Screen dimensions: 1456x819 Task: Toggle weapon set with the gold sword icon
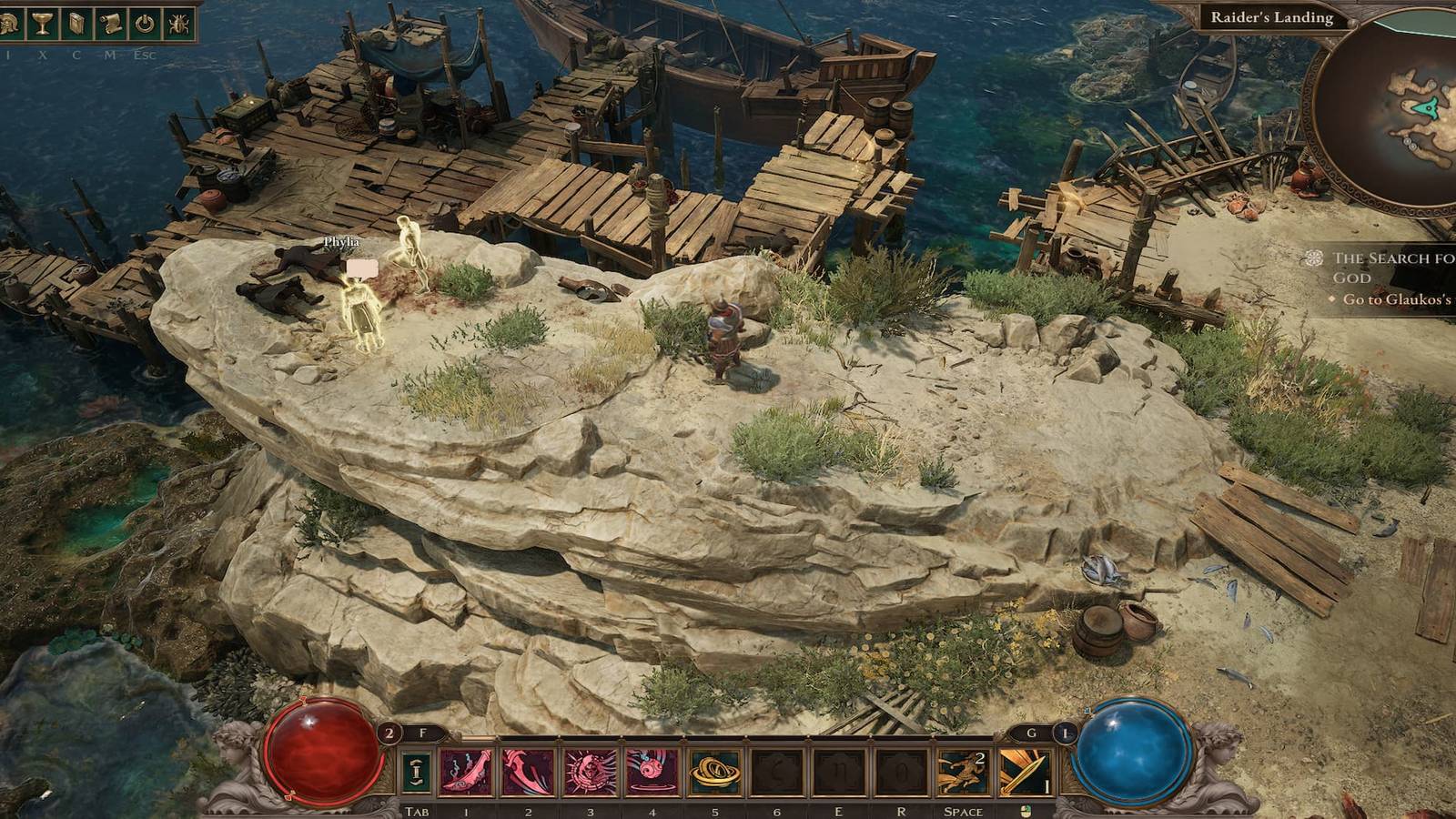coord(1024,770)
